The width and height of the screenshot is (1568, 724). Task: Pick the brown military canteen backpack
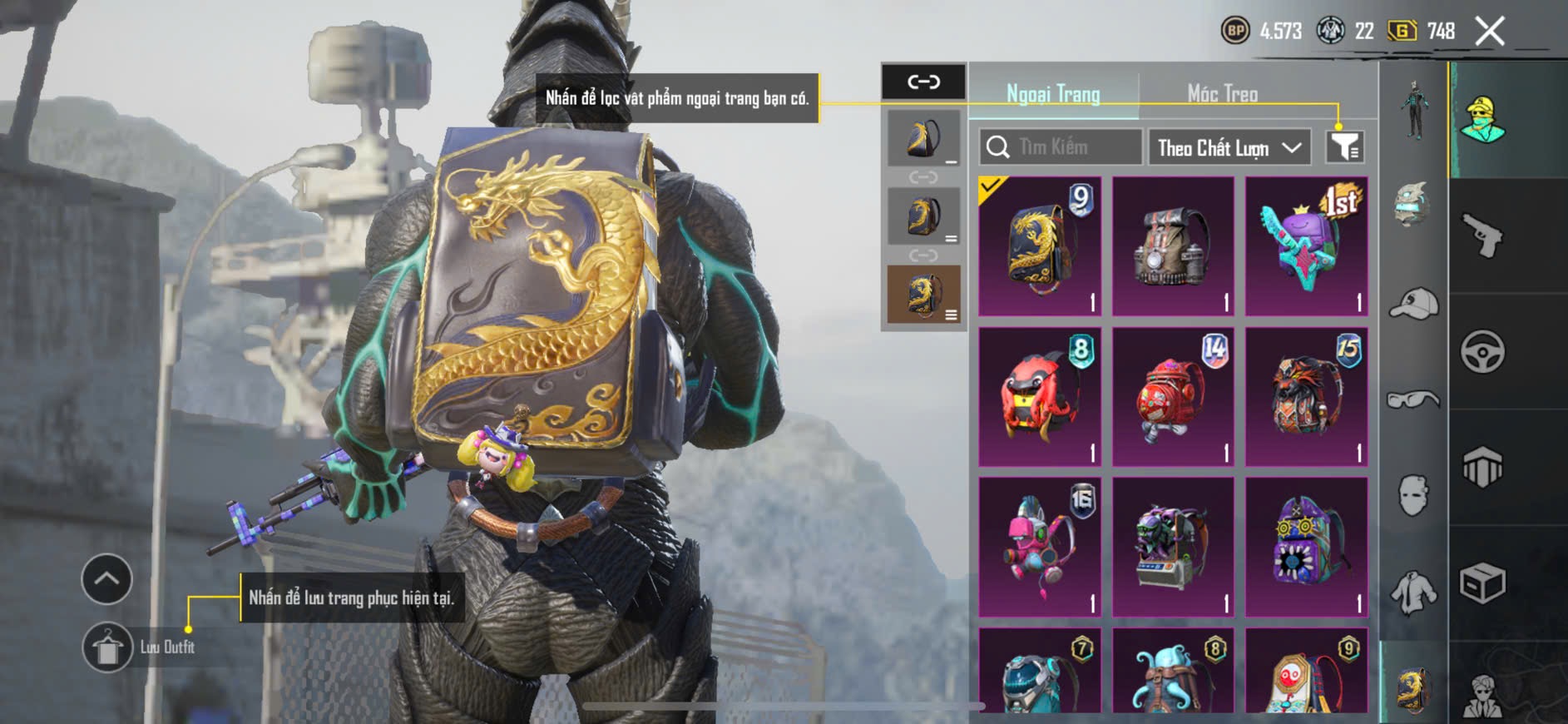tap(1173, 246)
